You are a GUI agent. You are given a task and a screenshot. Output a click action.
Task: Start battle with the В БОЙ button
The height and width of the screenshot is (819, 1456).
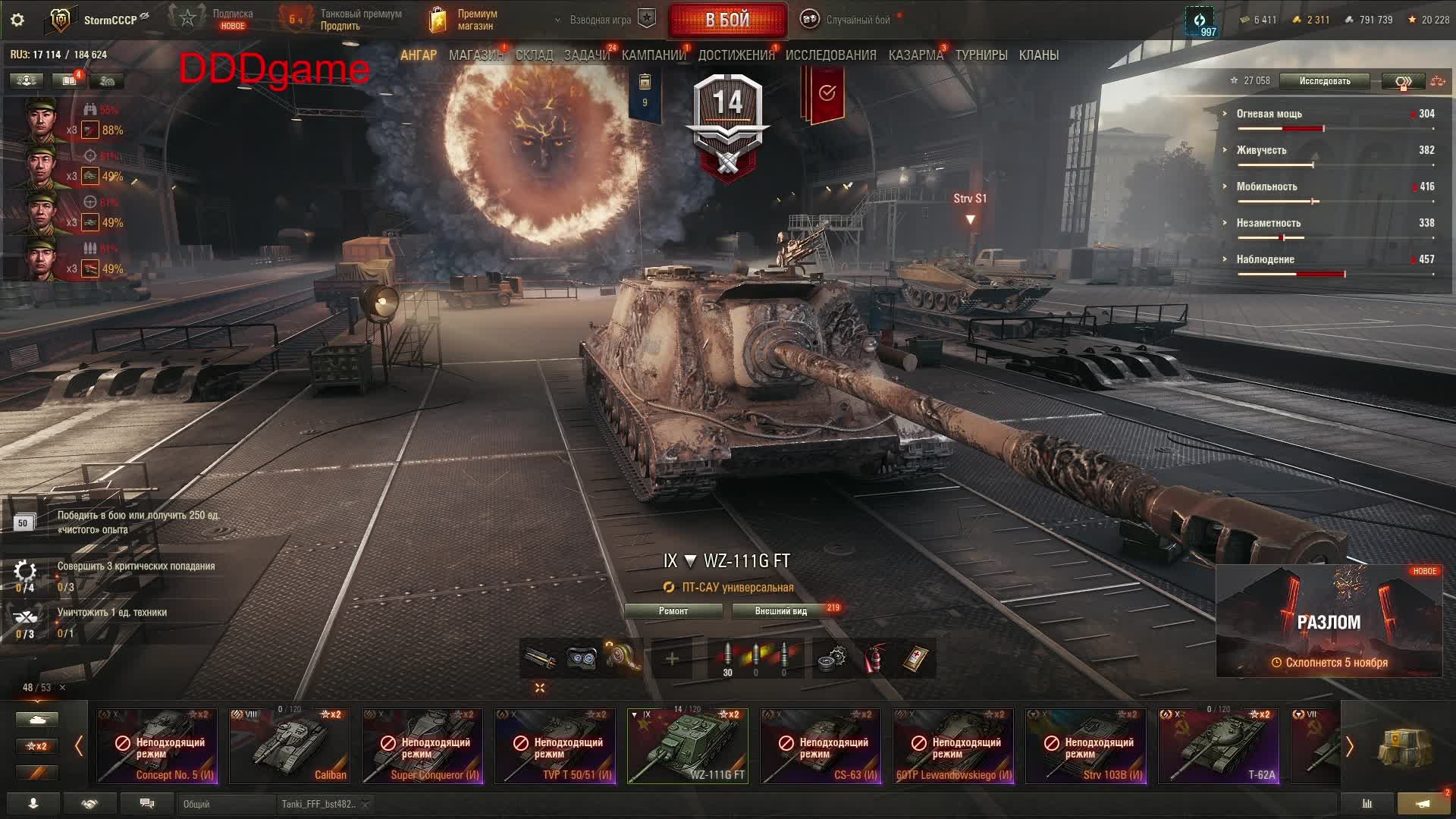[727, 20]
